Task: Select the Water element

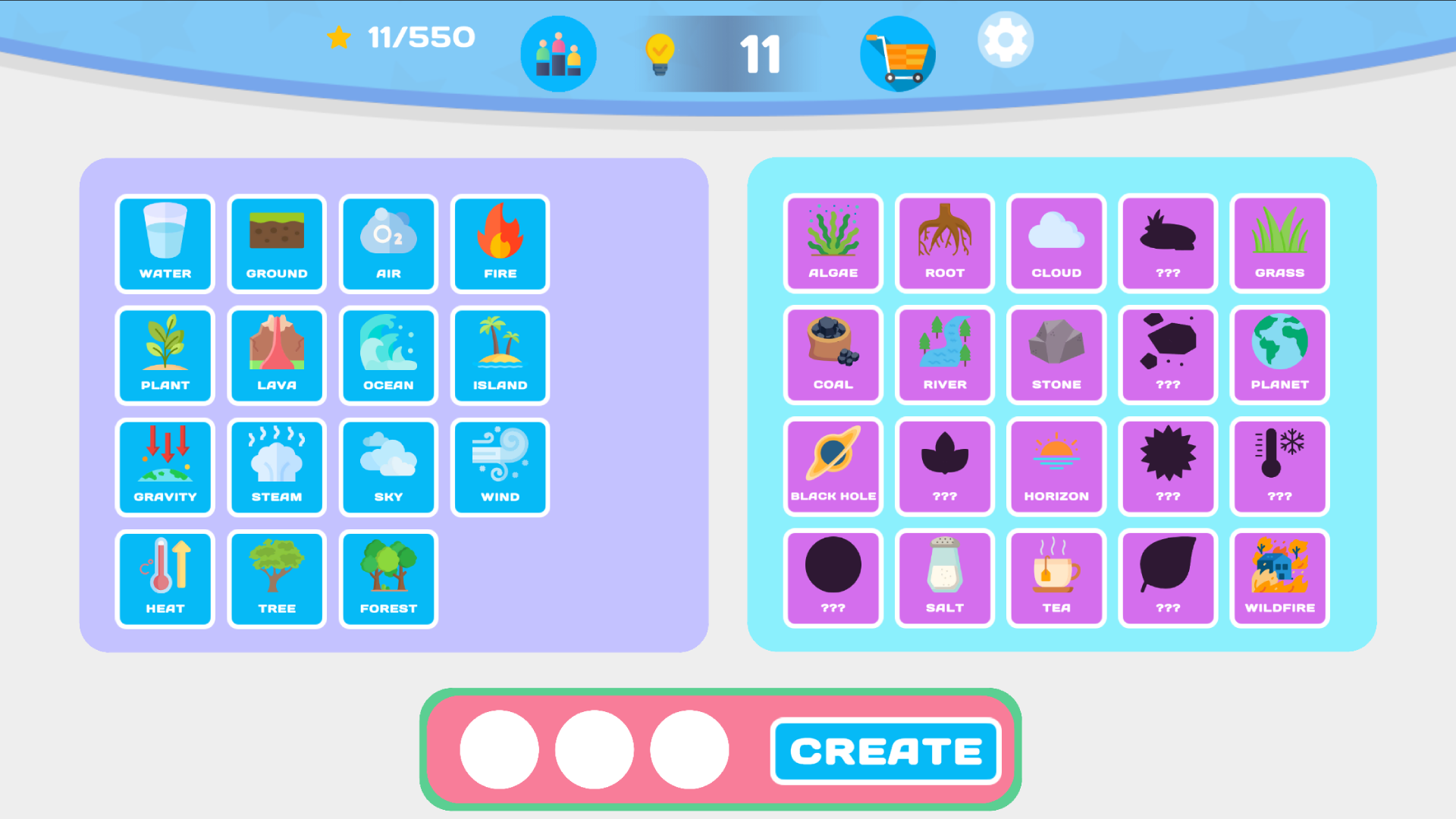Action: [x=165, y=243]
